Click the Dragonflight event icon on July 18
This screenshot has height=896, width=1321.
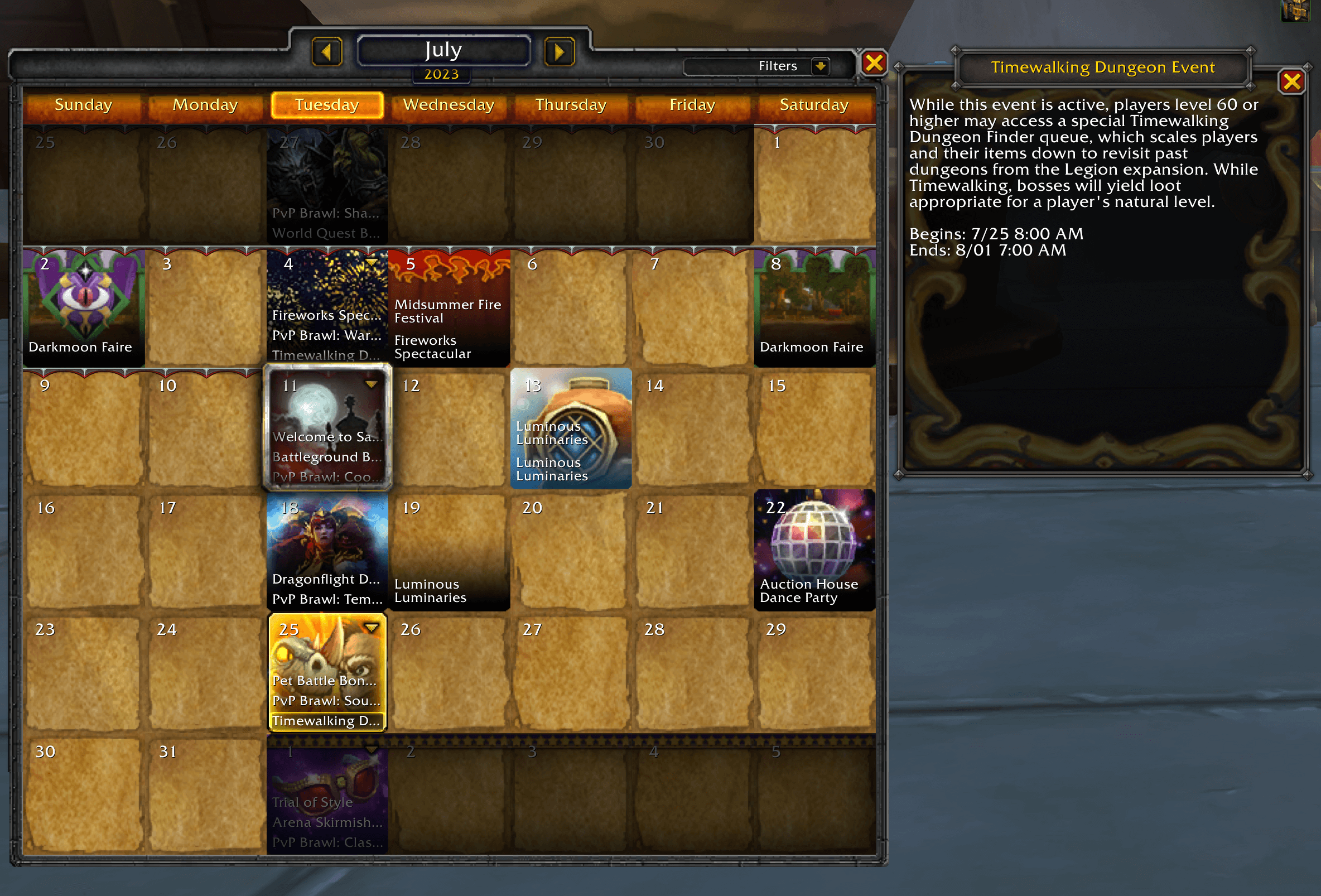327,540
